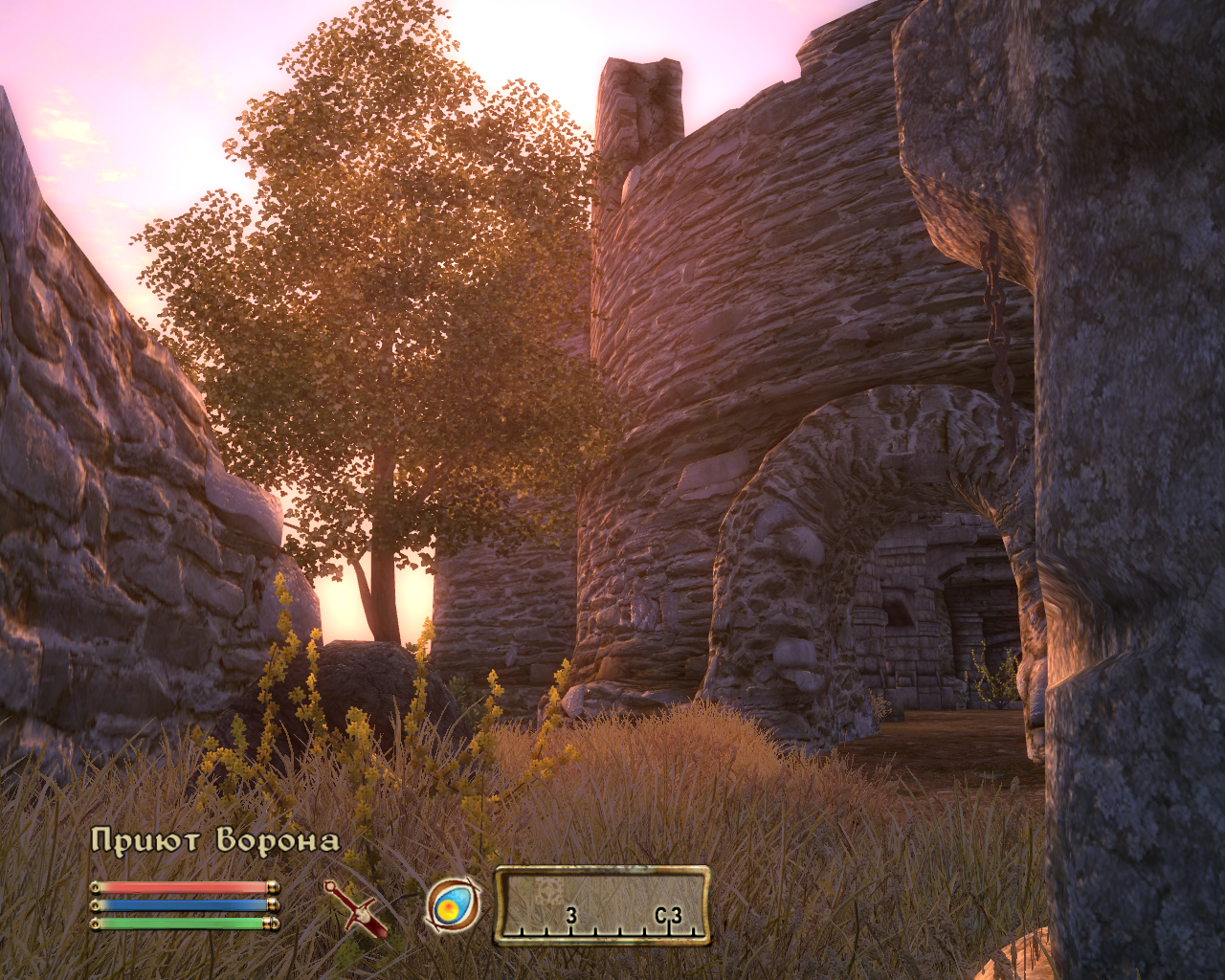
Task: Select the active spell eye icon
Action: coord(453,904)
